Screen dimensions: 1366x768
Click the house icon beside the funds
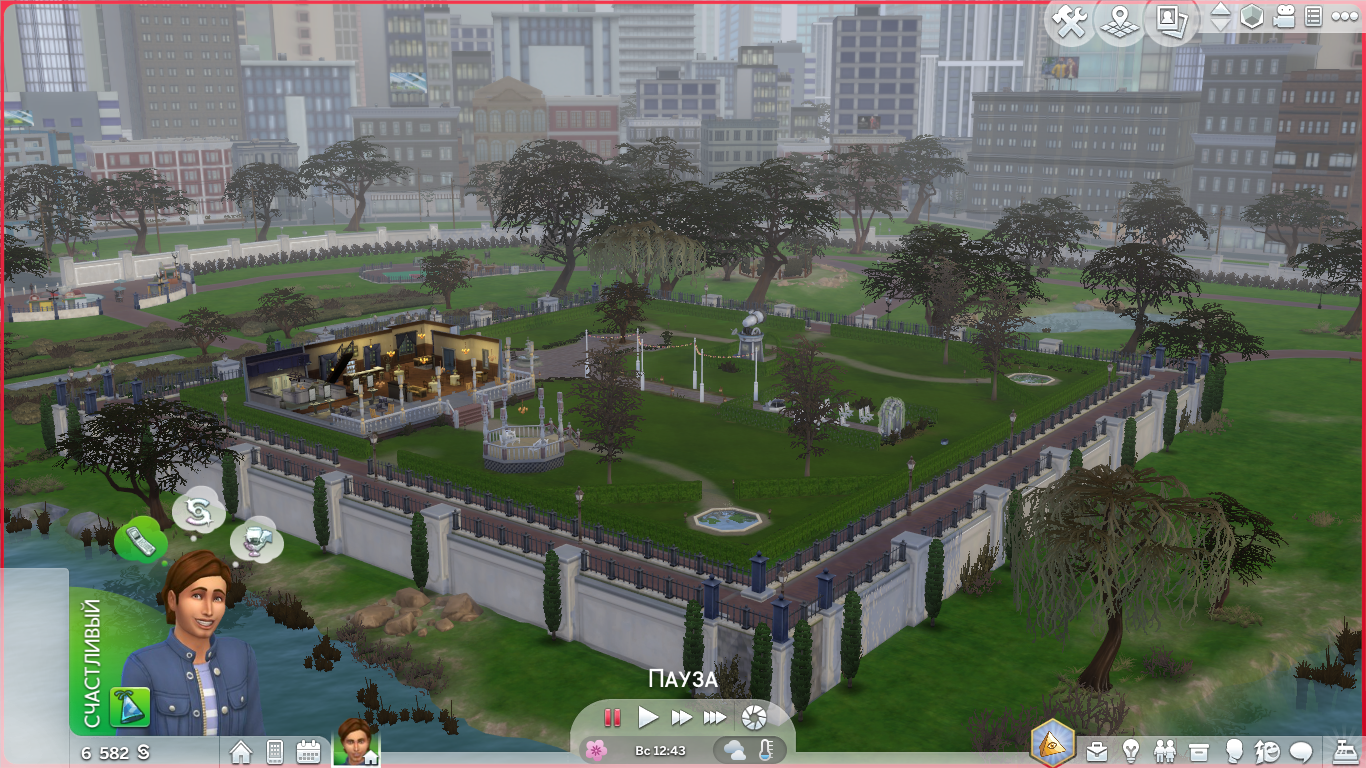tap(241, 752)
